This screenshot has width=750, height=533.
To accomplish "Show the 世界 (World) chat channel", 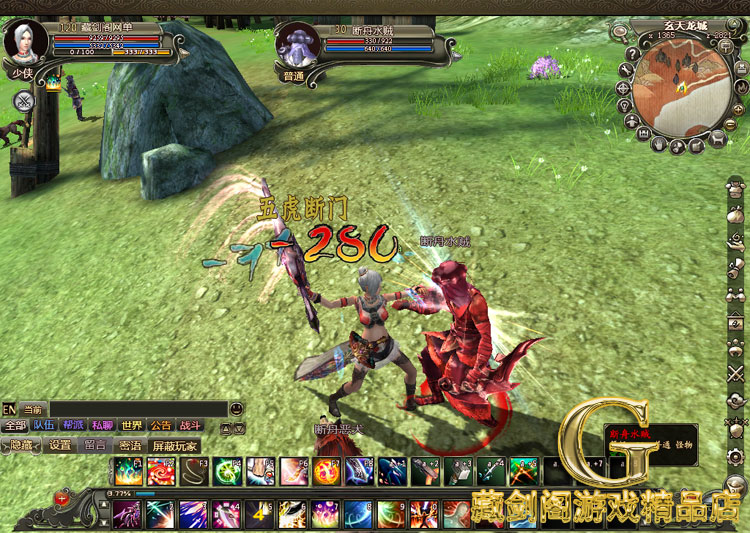I will [132, 425].
